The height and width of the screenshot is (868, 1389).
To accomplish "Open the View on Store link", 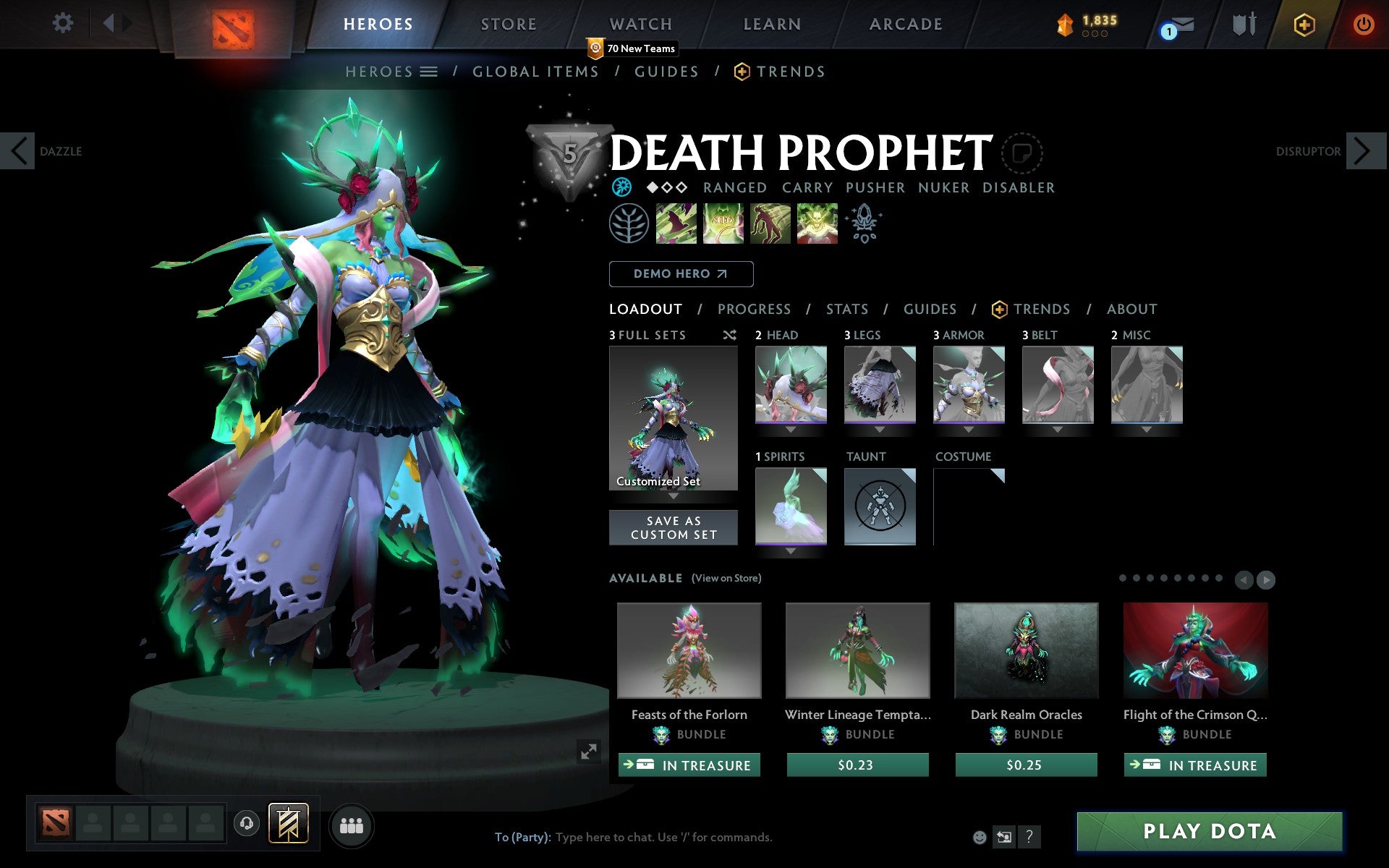I will tap(726, 578).
